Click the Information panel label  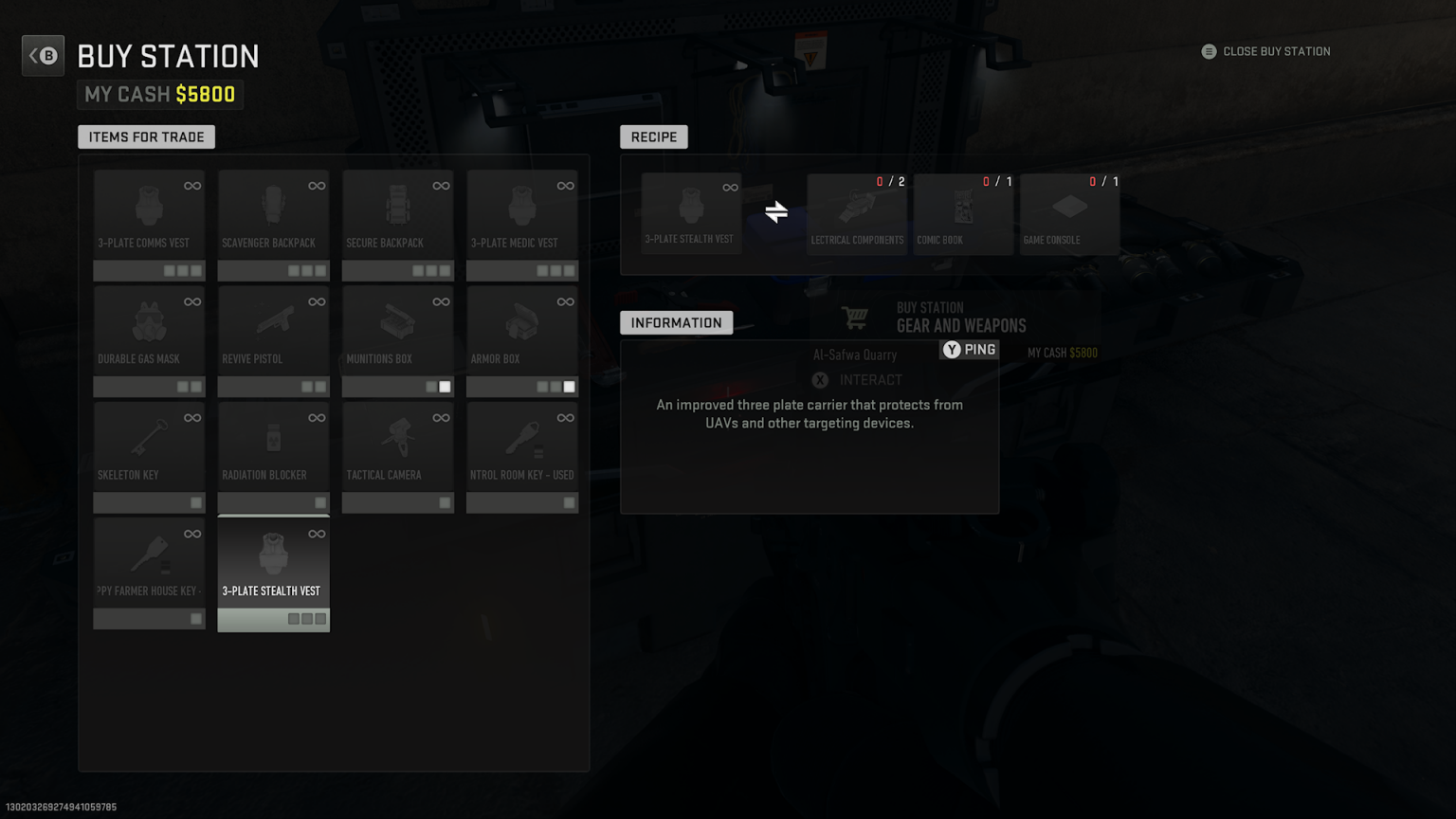point(676,322)
